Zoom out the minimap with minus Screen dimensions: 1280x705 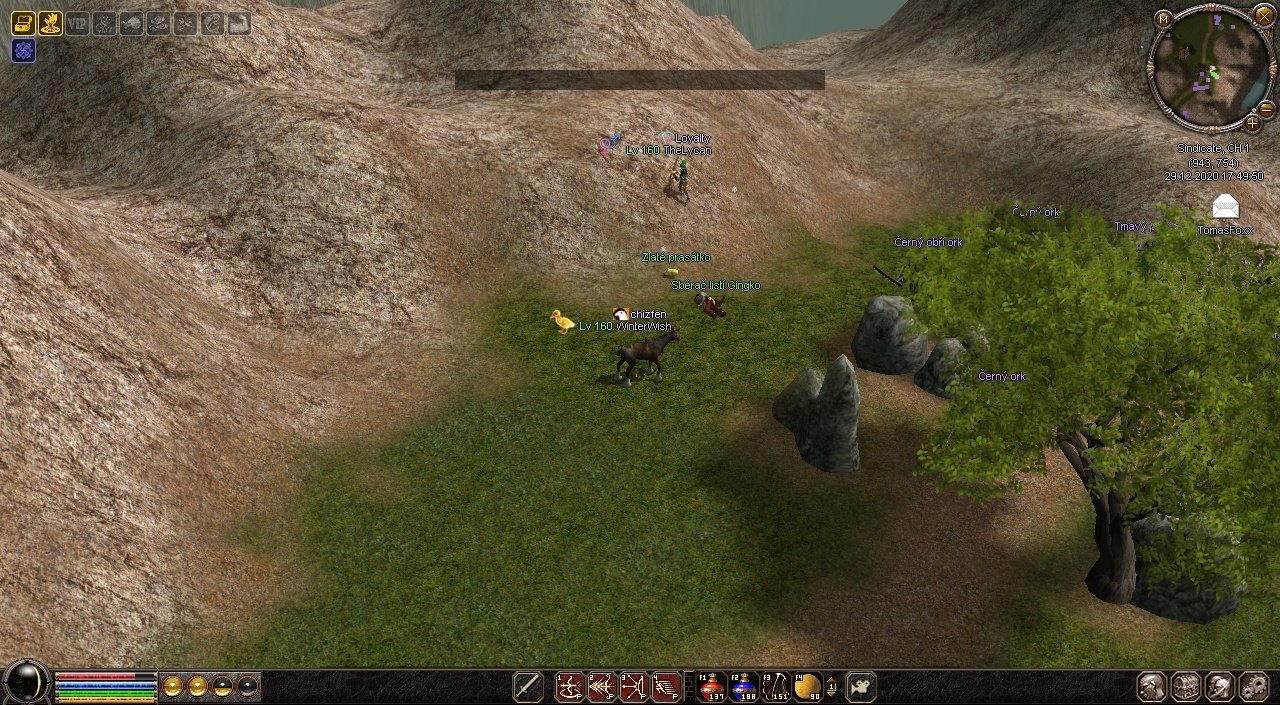(x=1266, y=108)
